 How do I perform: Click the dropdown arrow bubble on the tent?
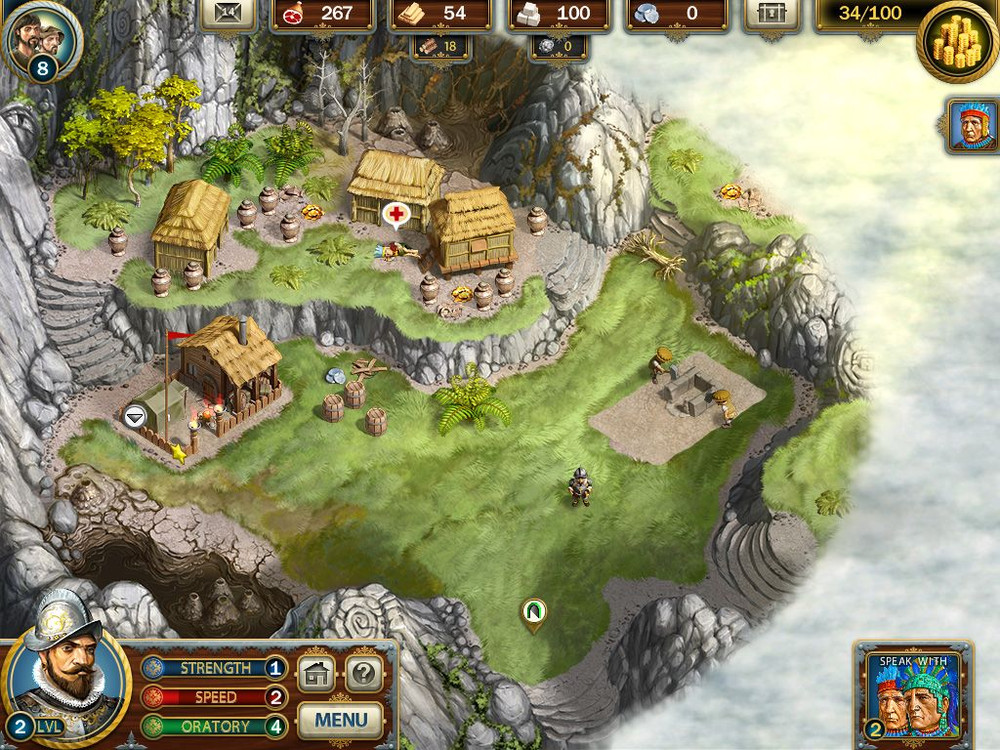click(x=135, y=416)
